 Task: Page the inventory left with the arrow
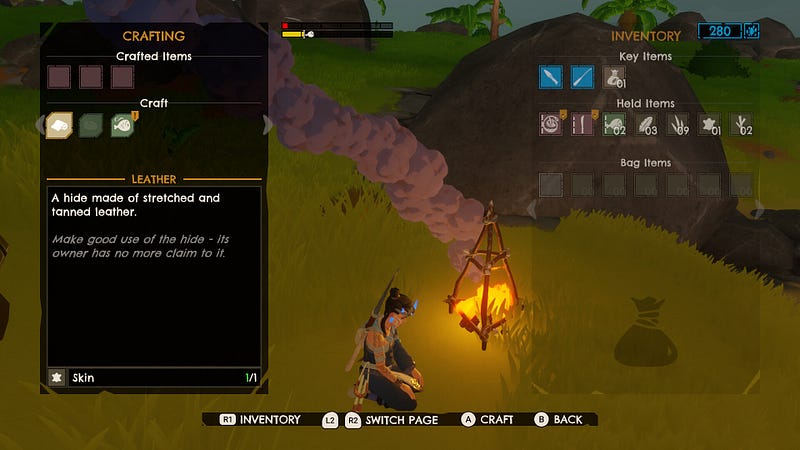(x=531, y=209)
